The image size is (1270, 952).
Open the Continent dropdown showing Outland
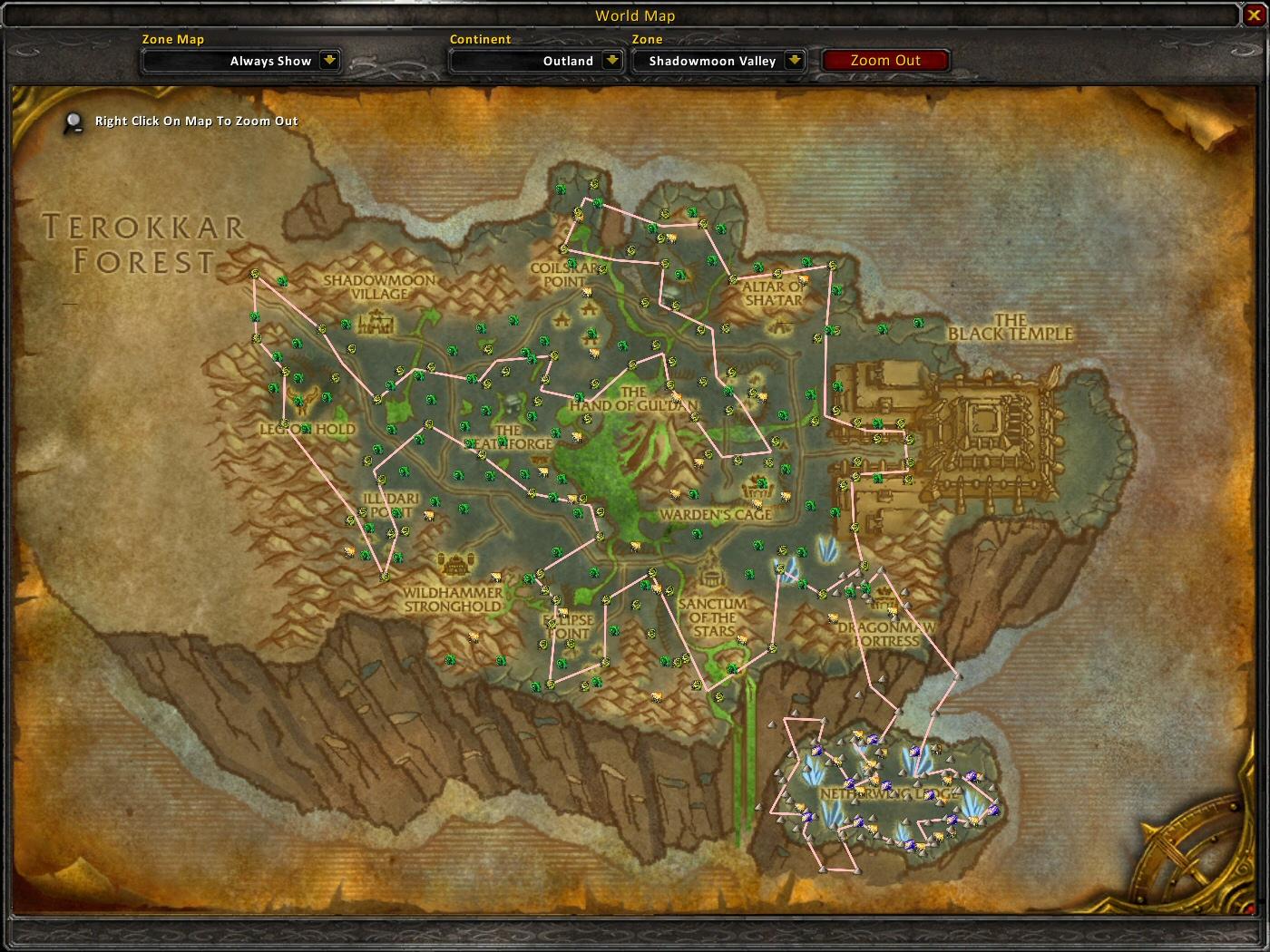pos(535,61)
